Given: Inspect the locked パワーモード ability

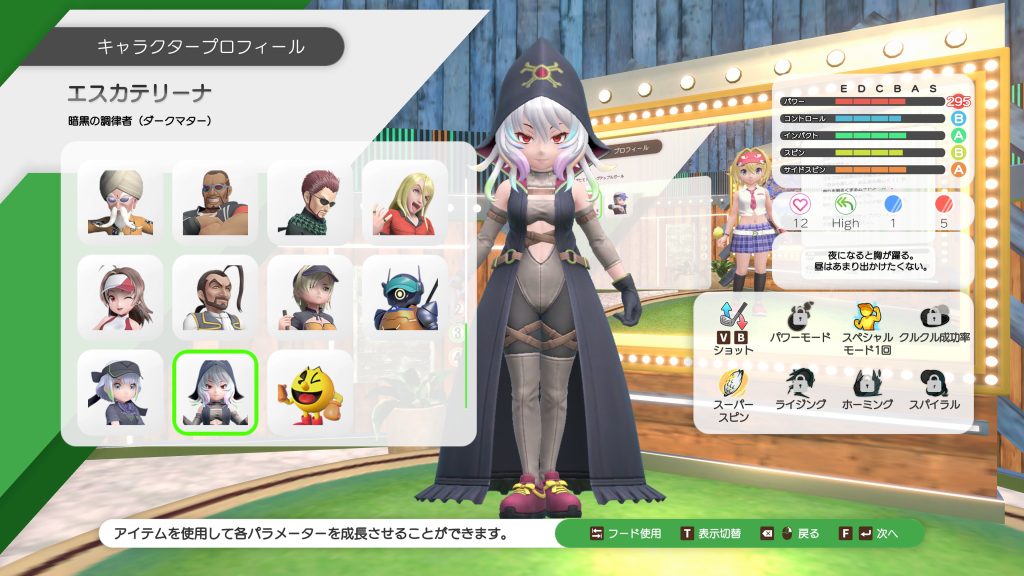Looking at the screenshot, I should point(800,320).
